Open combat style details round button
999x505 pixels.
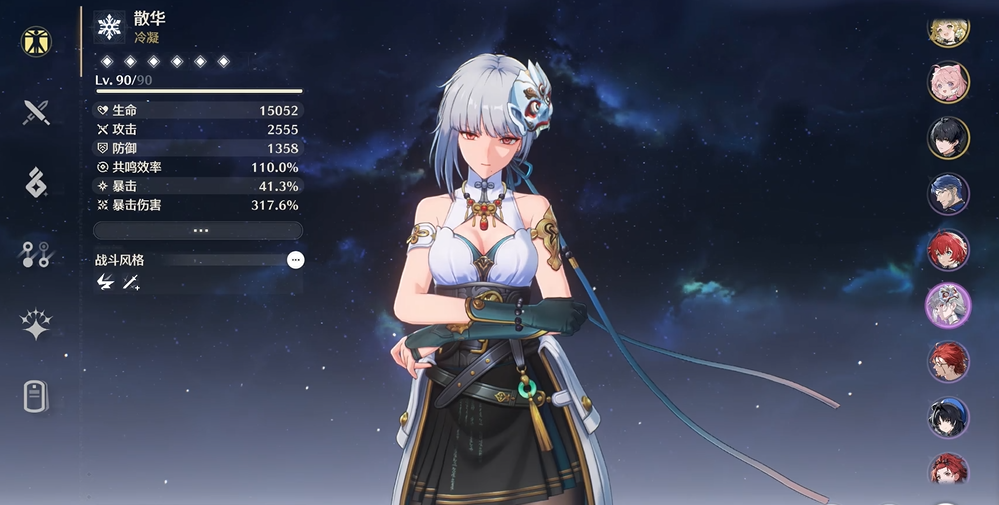pyautogui.click(x=295, y=260)
